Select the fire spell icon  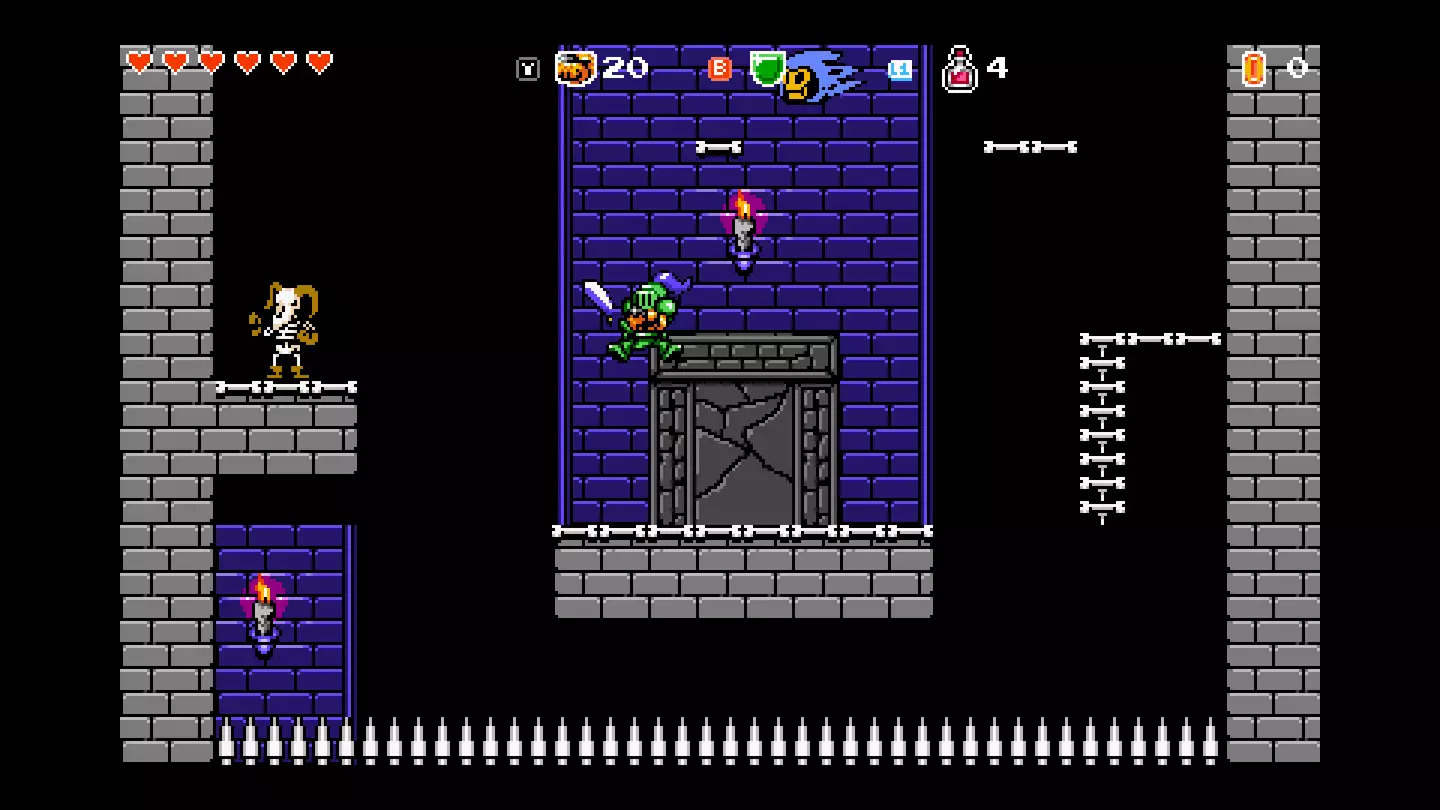click(575, 68)
